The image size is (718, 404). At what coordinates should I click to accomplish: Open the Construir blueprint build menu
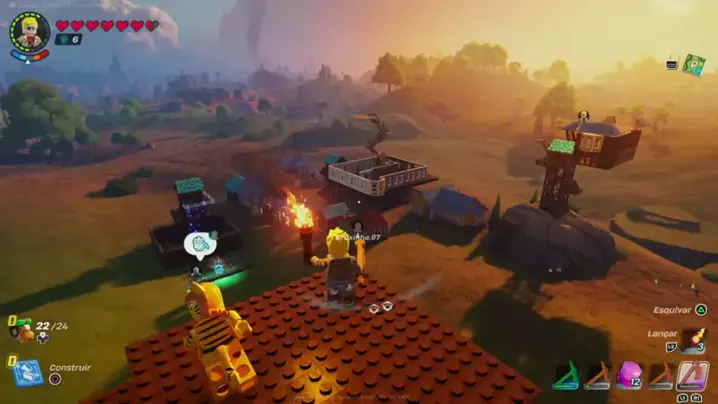(x=28, y=372)
